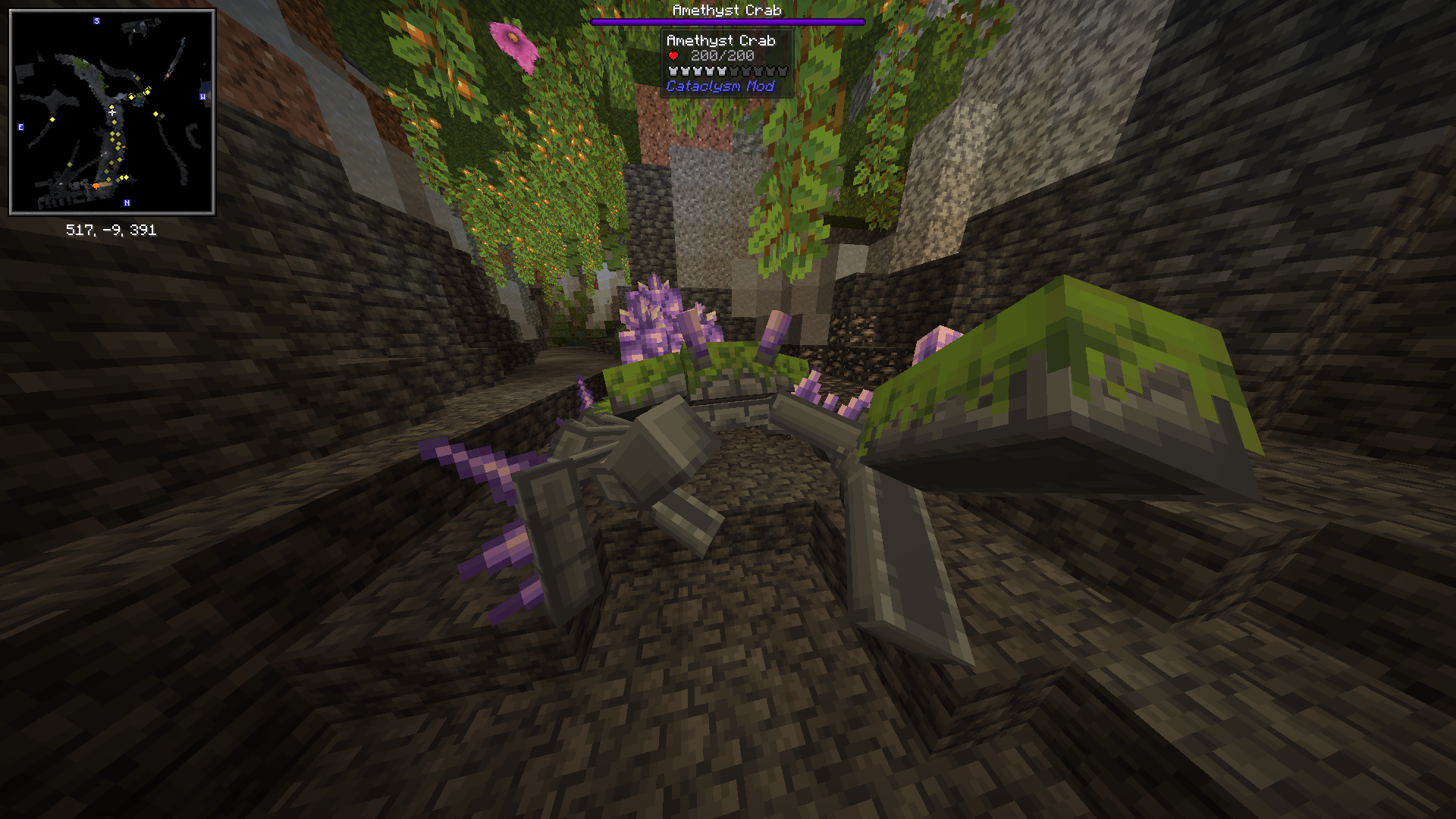Click the rightmost darkened armor icon

[783, 71]
